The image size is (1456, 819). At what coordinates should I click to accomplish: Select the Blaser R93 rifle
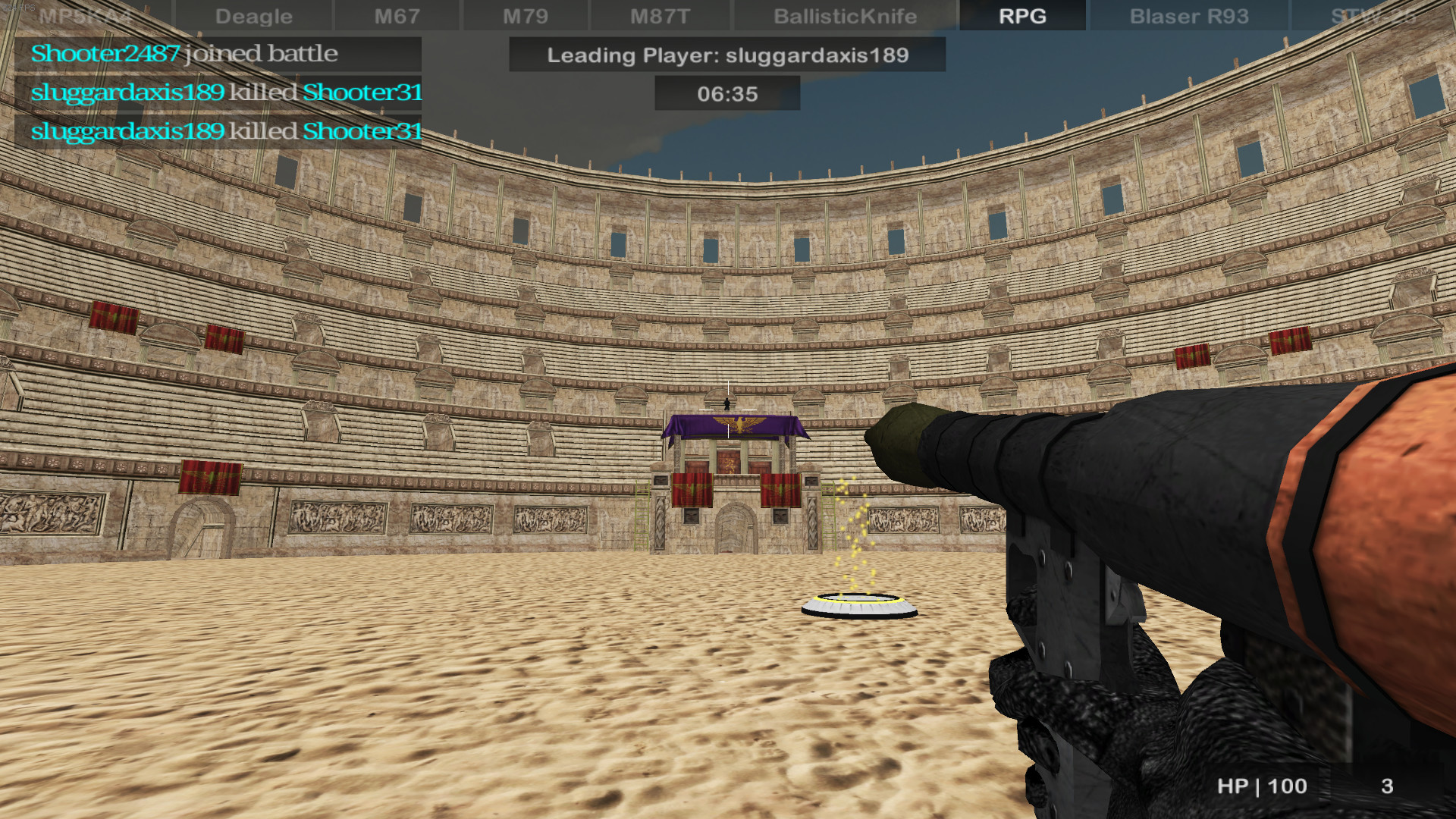click(x=1186, y=15)
